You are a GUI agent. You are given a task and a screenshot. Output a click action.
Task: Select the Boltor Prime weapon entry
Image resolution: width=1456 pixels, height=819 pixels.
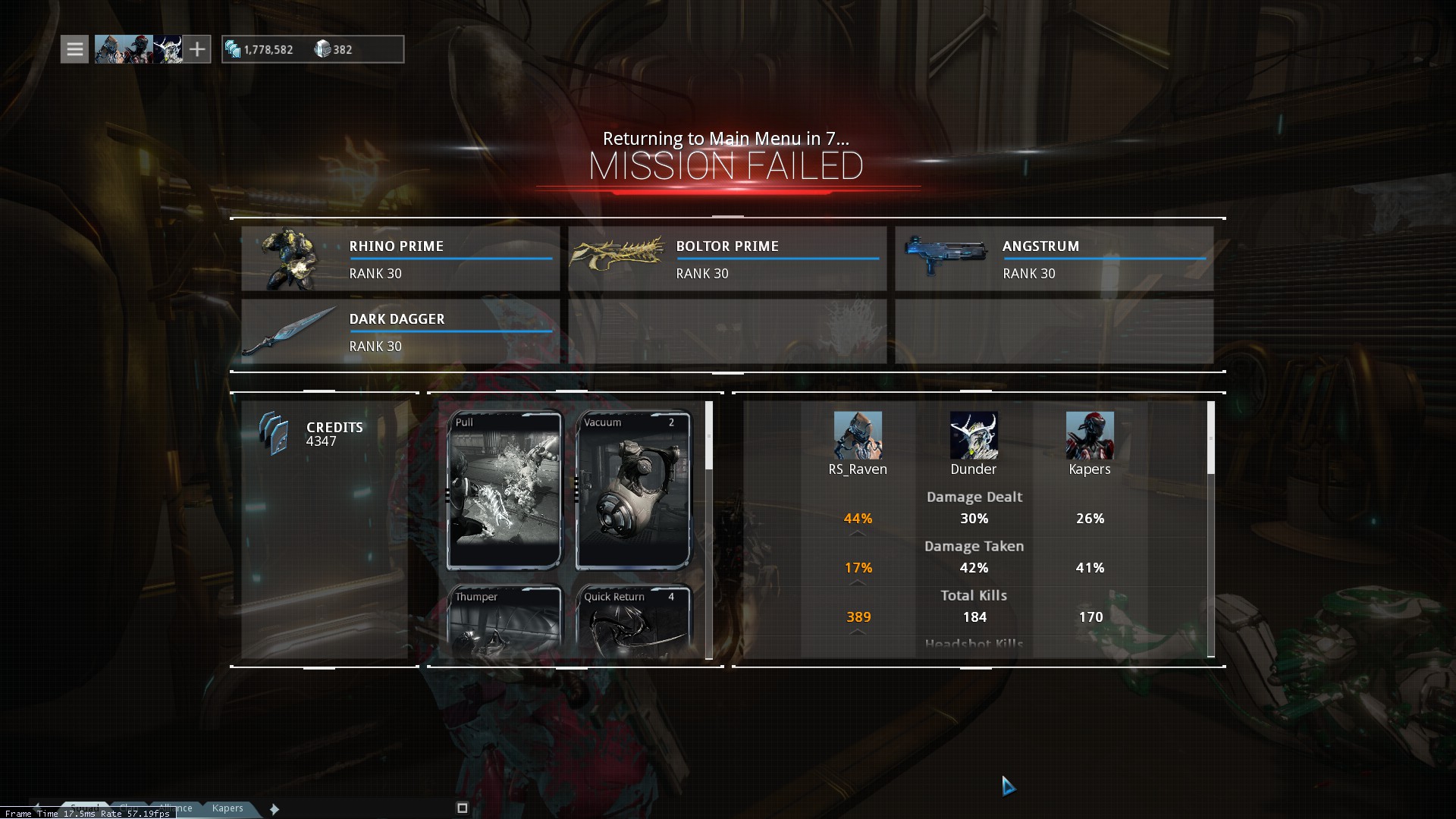tap(727, 259)
